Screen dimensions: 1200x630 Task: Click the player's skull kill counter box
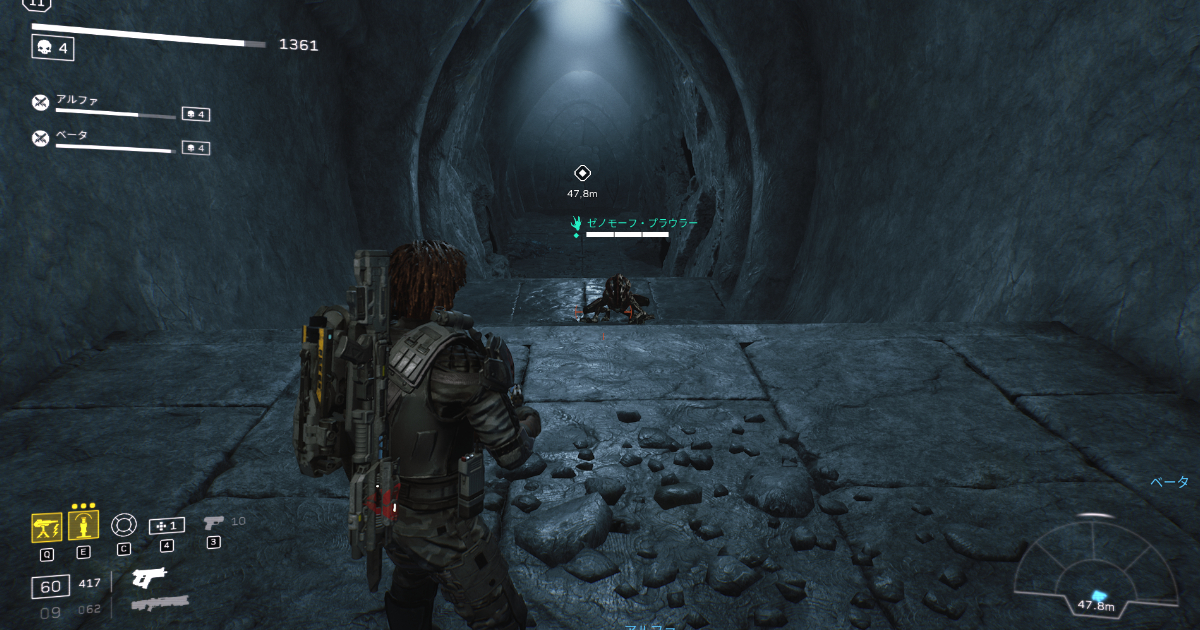click(53, 46)
